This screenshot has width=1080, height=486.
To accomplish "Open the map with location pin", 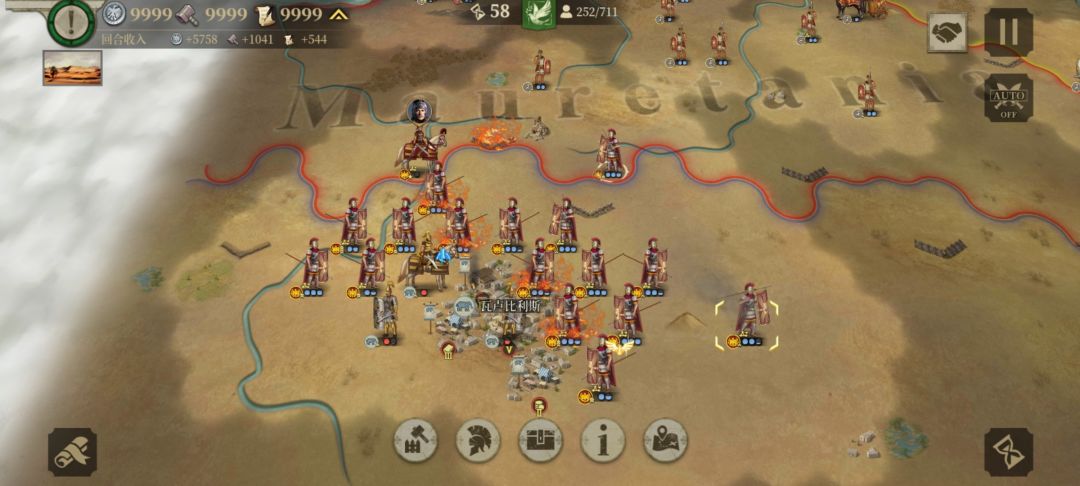I will [665, 440].
